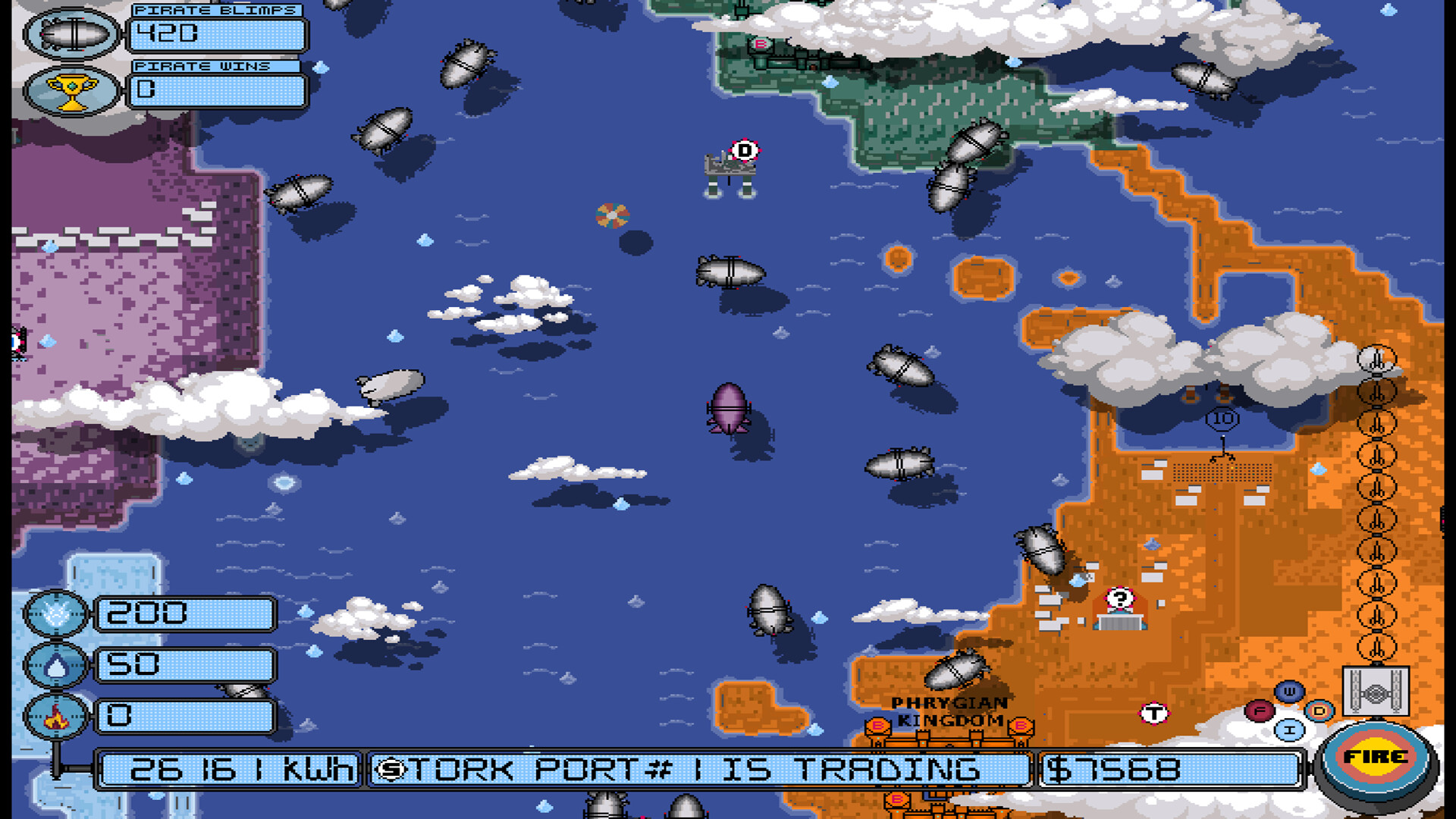Click the pirate blimp counter icon

[x=70, y=33]
